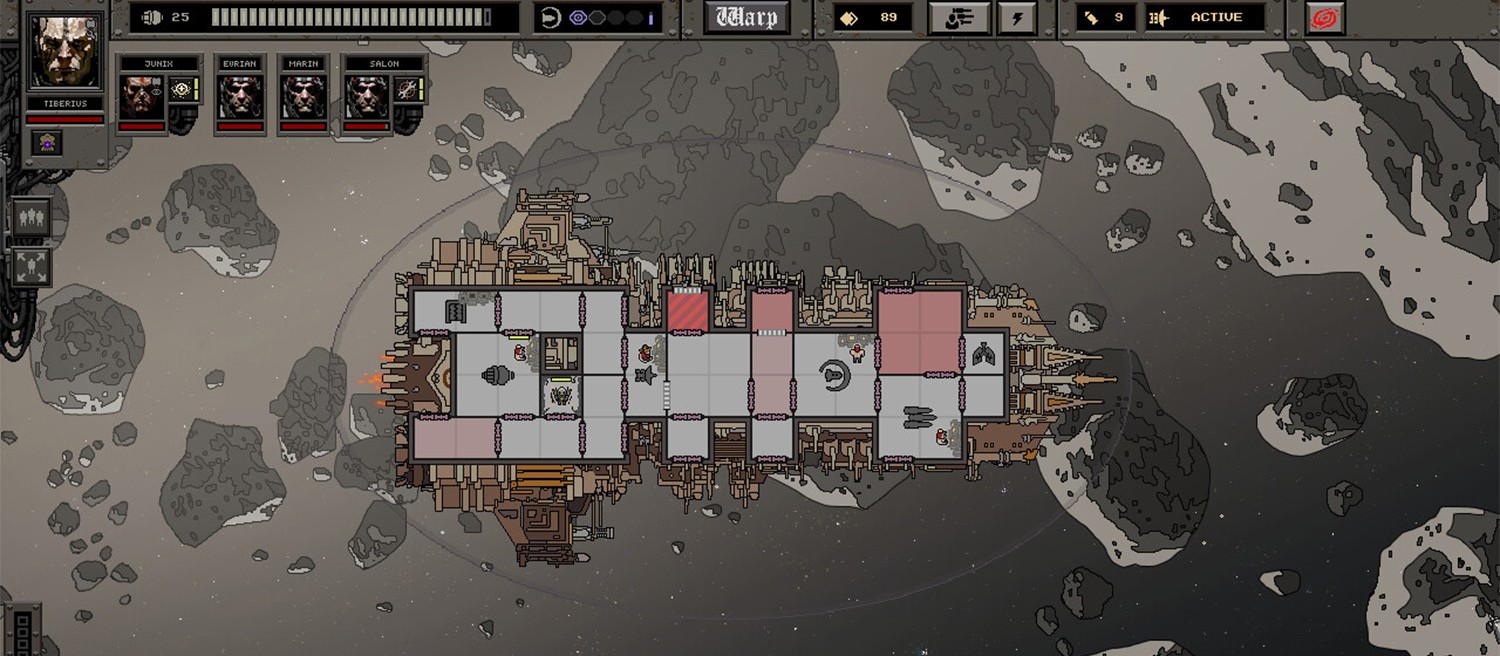Use Tiberius's purple ability icon

46,142
